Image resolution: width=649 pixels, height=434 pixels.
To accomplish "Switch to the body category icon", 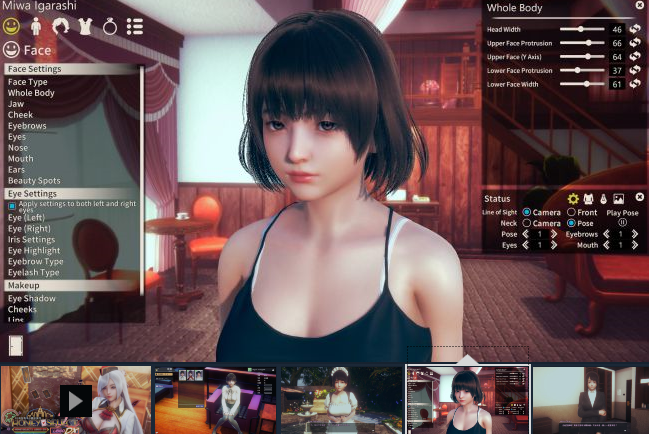I will click(37, 26).
